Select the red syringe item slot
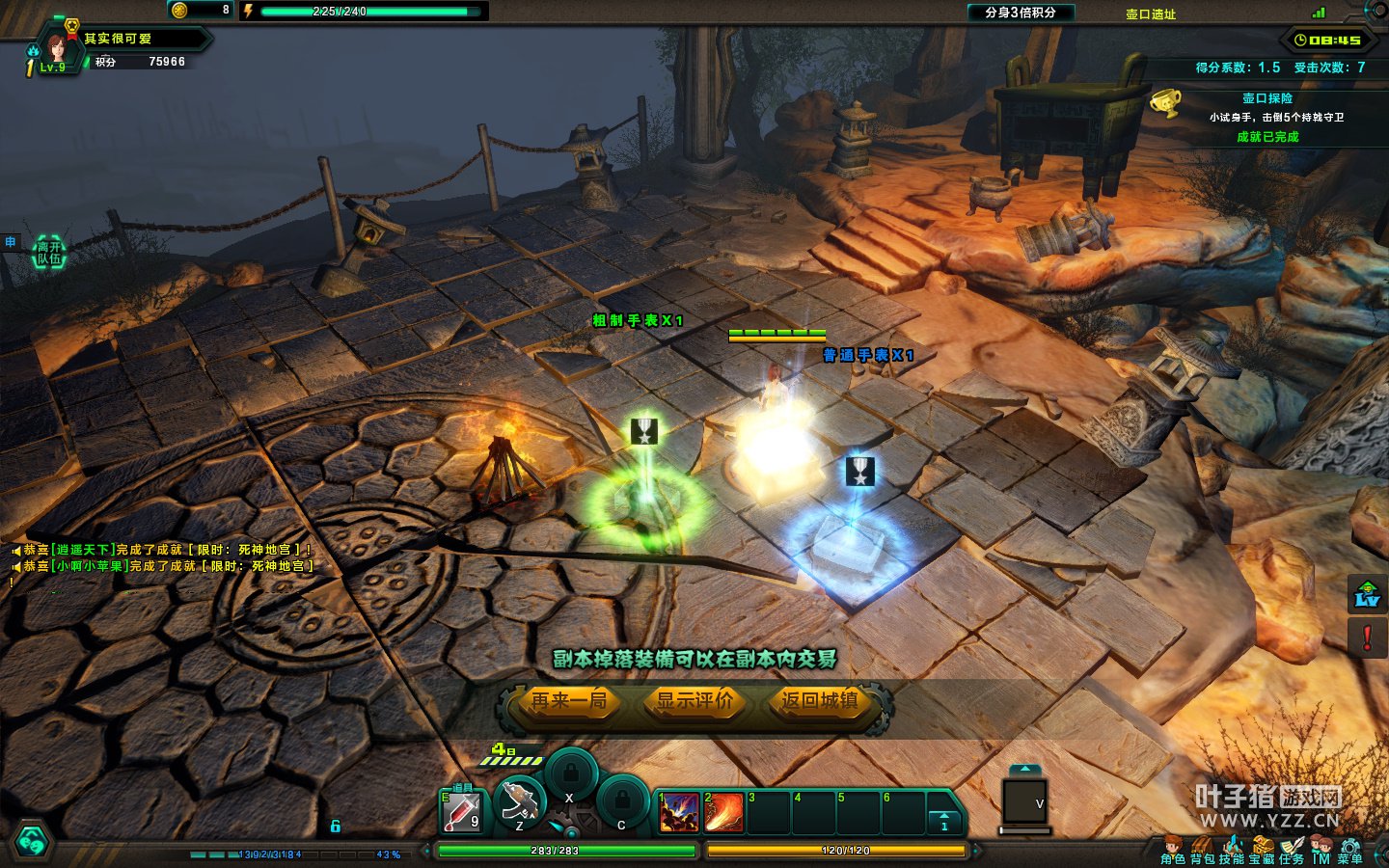 point(461,813)
